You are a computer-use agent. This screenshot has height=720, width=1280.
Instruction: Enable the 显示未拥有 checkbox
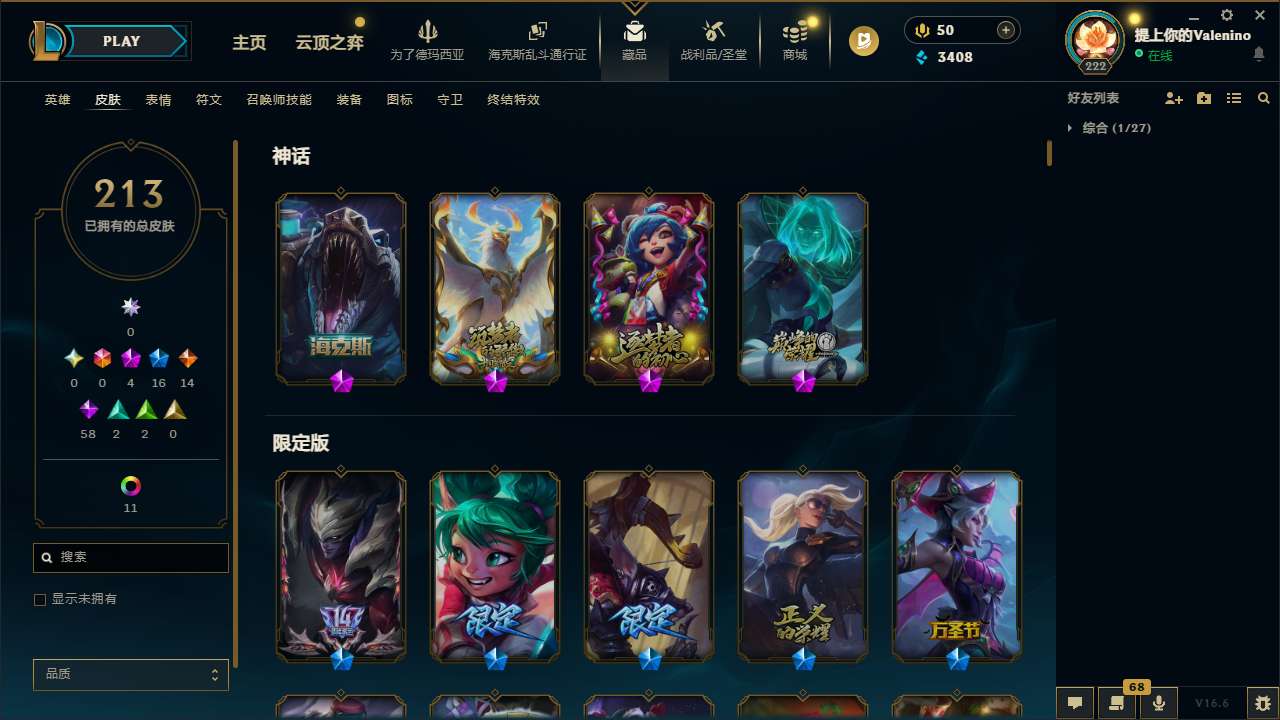[40, 599]
